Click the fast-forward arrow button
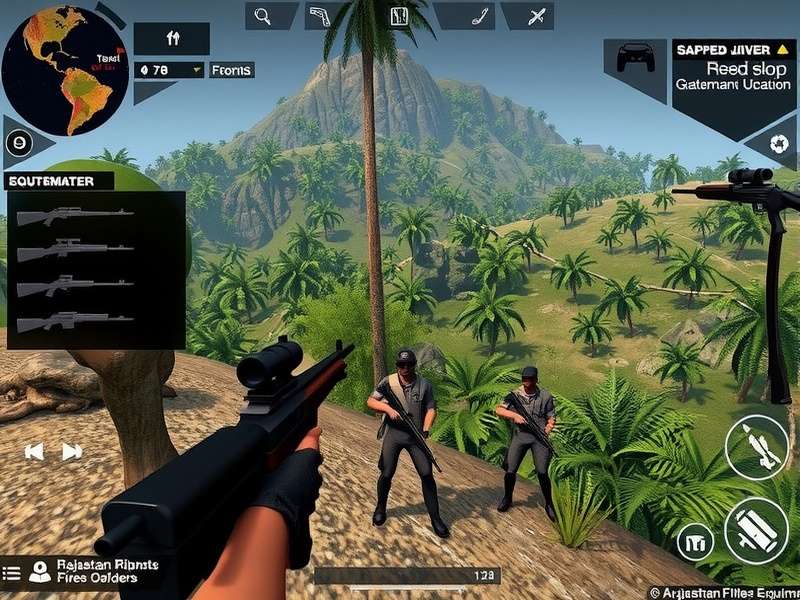Viewport: 800px width, 600px height. coord(72,452)
